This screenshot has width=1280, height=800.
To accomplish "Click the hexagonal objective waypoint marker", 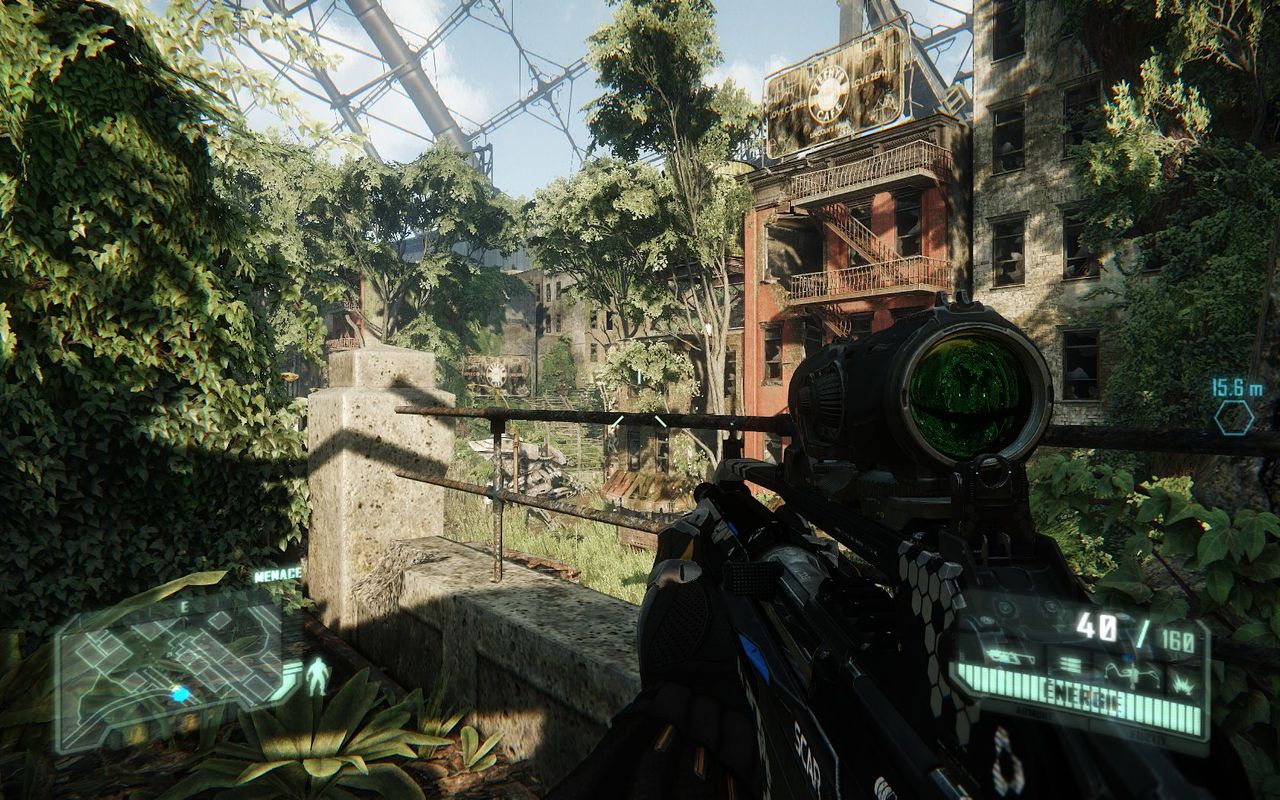I will coord(1234,417).
